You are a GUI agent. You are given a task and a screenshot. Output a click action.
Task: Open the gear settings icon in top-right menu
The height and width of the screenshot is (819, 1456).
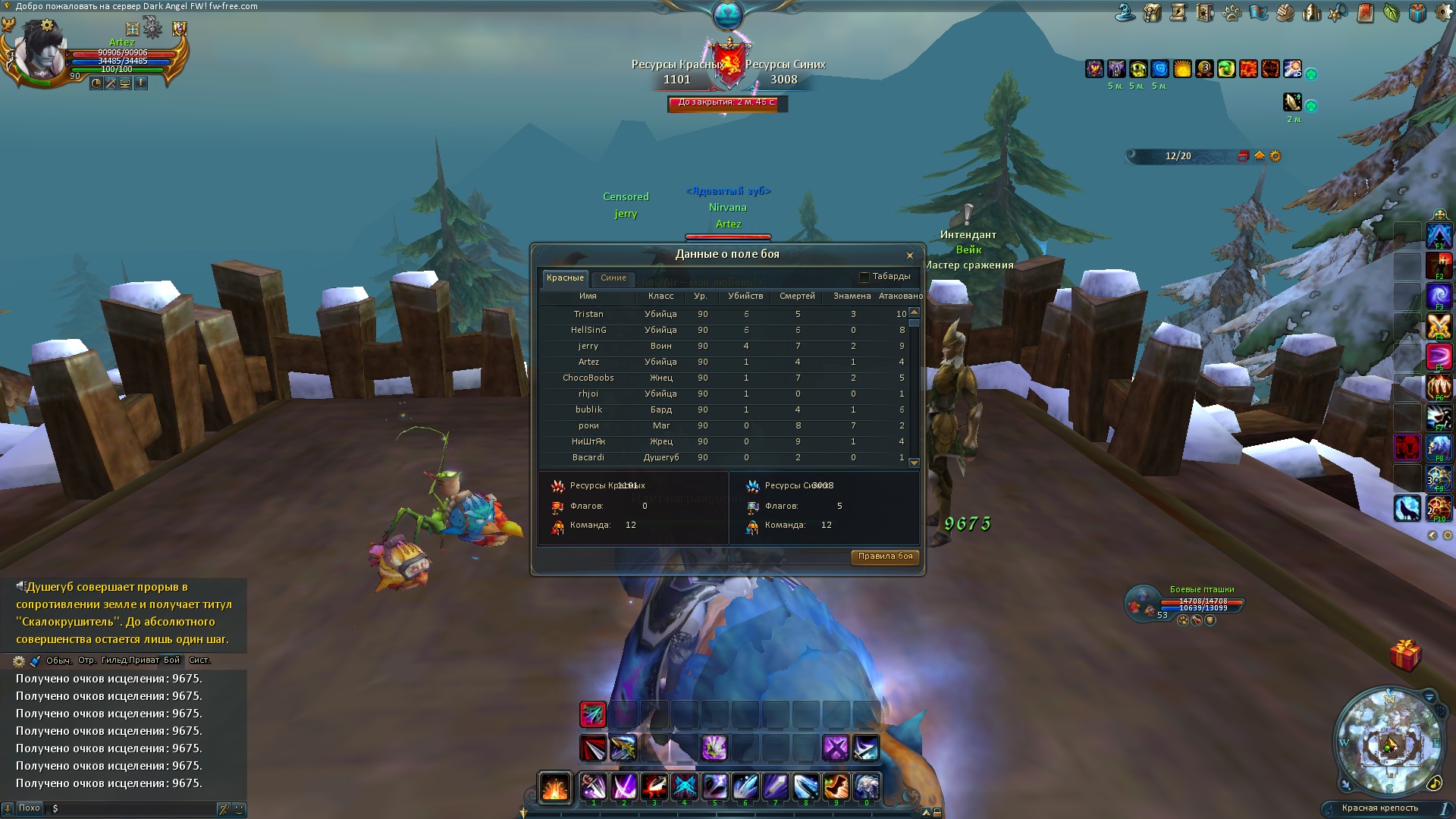tap(1443, 13)
